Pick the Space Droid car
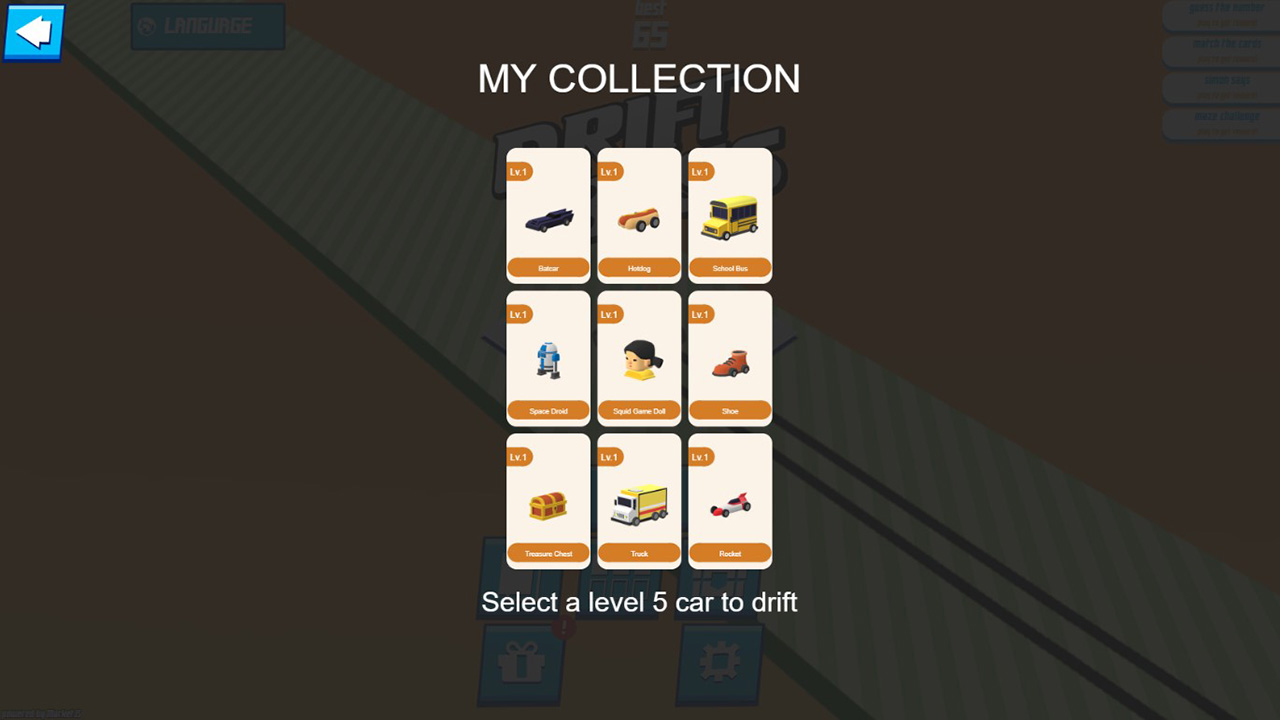 point(548,357)
